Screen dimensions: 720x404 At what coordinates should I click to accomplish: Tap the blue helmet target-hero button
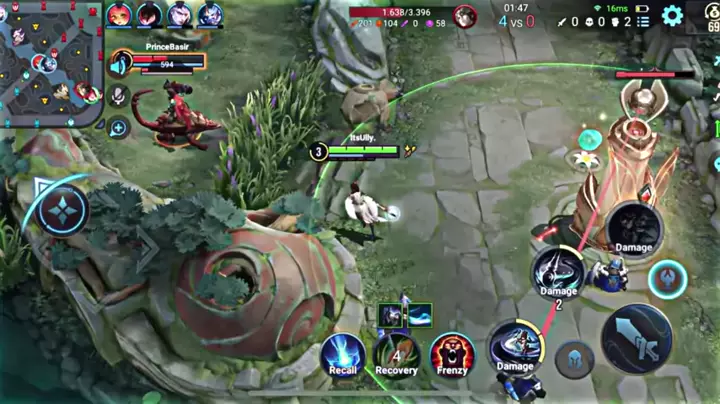(x=574, y=359)
